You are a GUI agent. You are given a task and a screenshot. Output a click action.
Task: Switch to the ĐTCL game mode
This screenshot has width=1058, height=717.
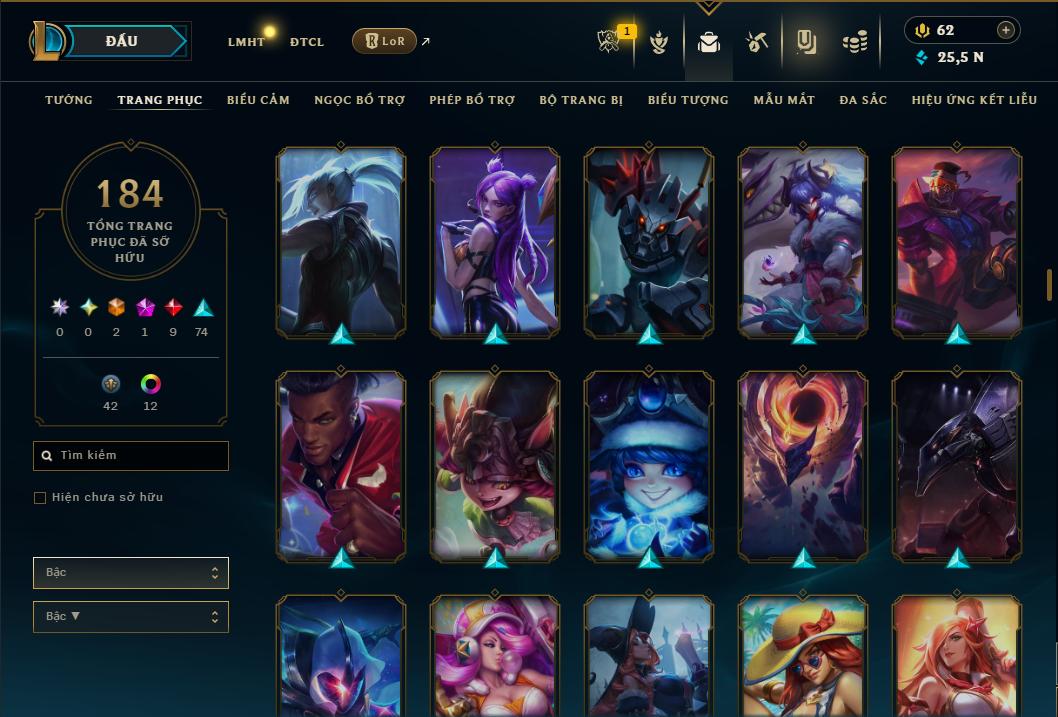(x=307, y=42)
